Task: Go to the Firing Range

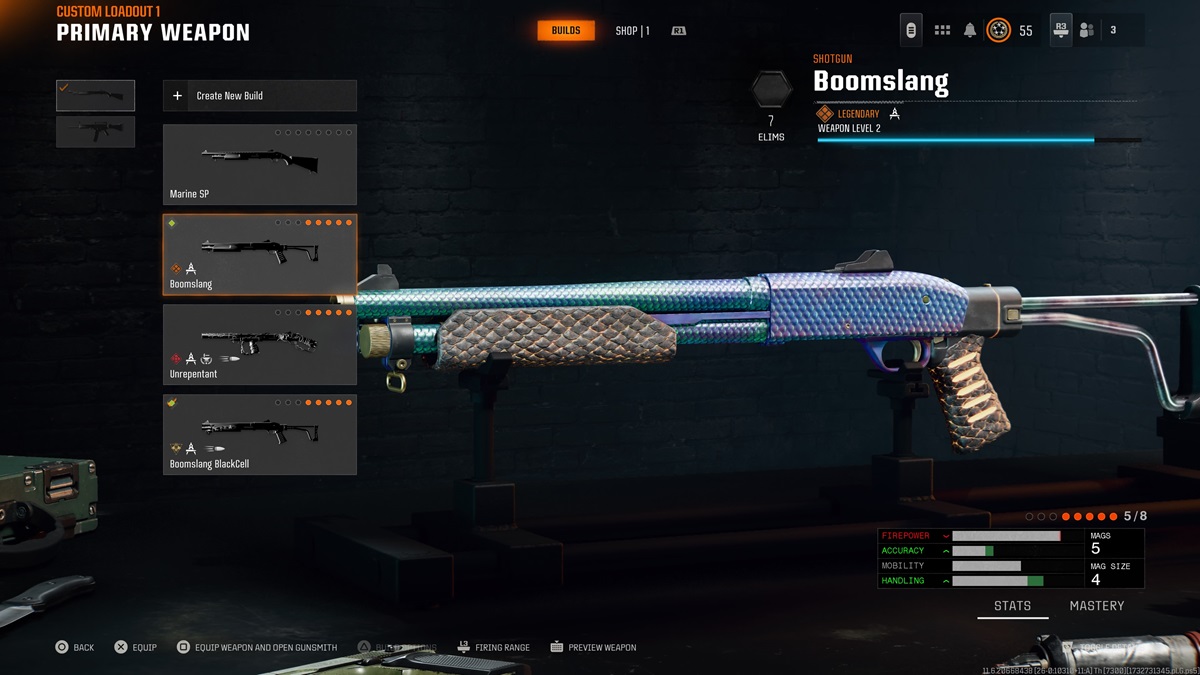Action: (493, 648)
